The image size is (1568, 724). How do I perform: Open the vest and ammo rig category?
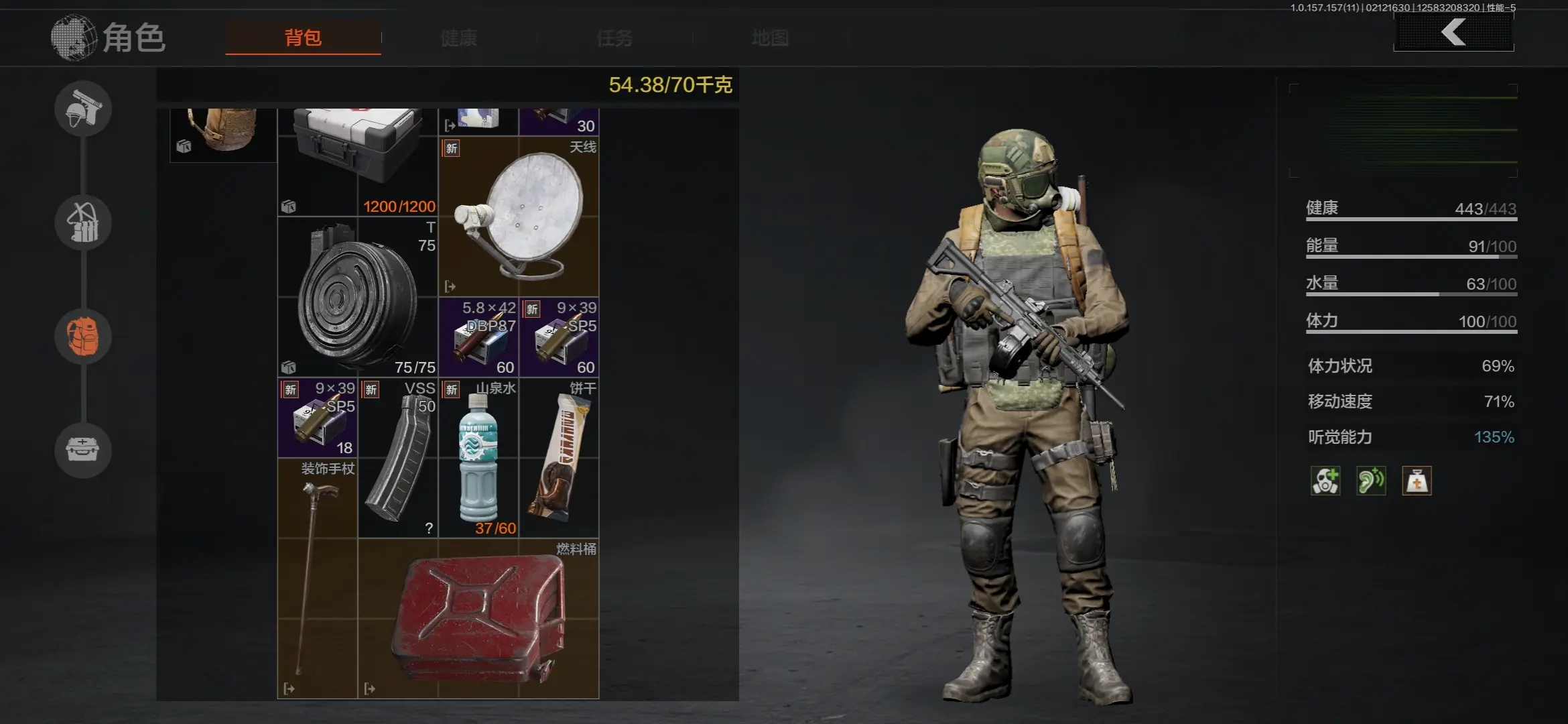click(83, 223)
